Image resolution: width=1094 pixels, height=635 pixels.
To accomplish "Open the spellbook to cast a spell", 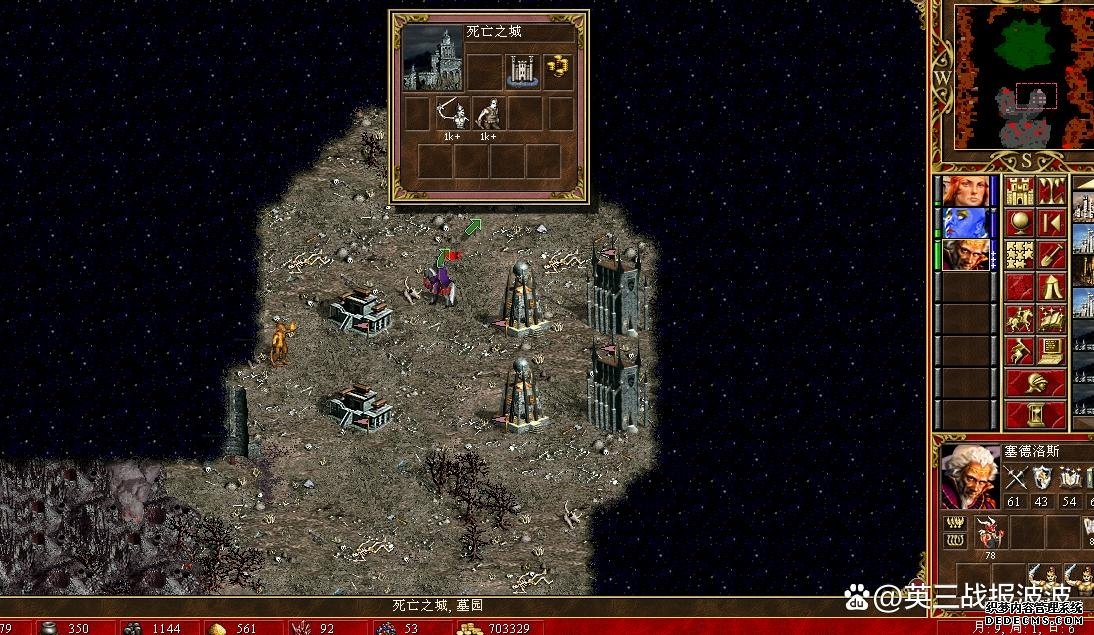I will point(1050,319).
